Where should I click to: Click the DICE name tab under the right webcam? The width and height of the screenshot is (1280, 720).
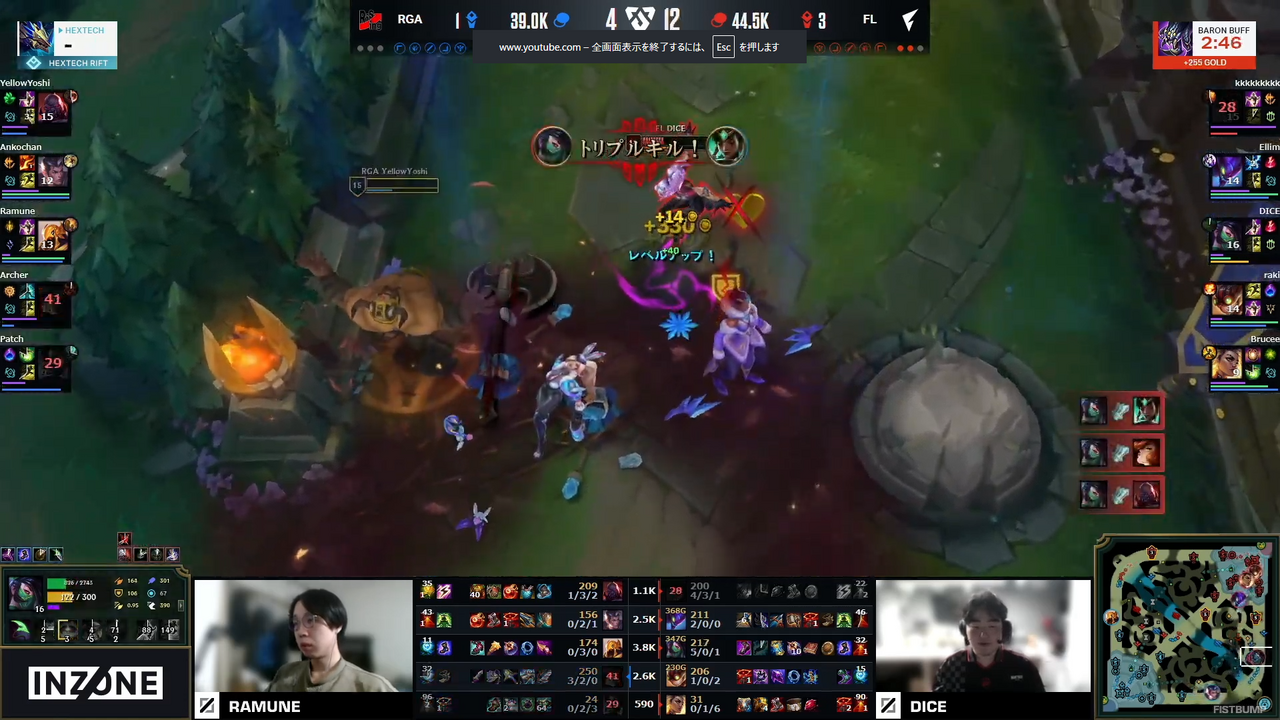click(928, 706)
